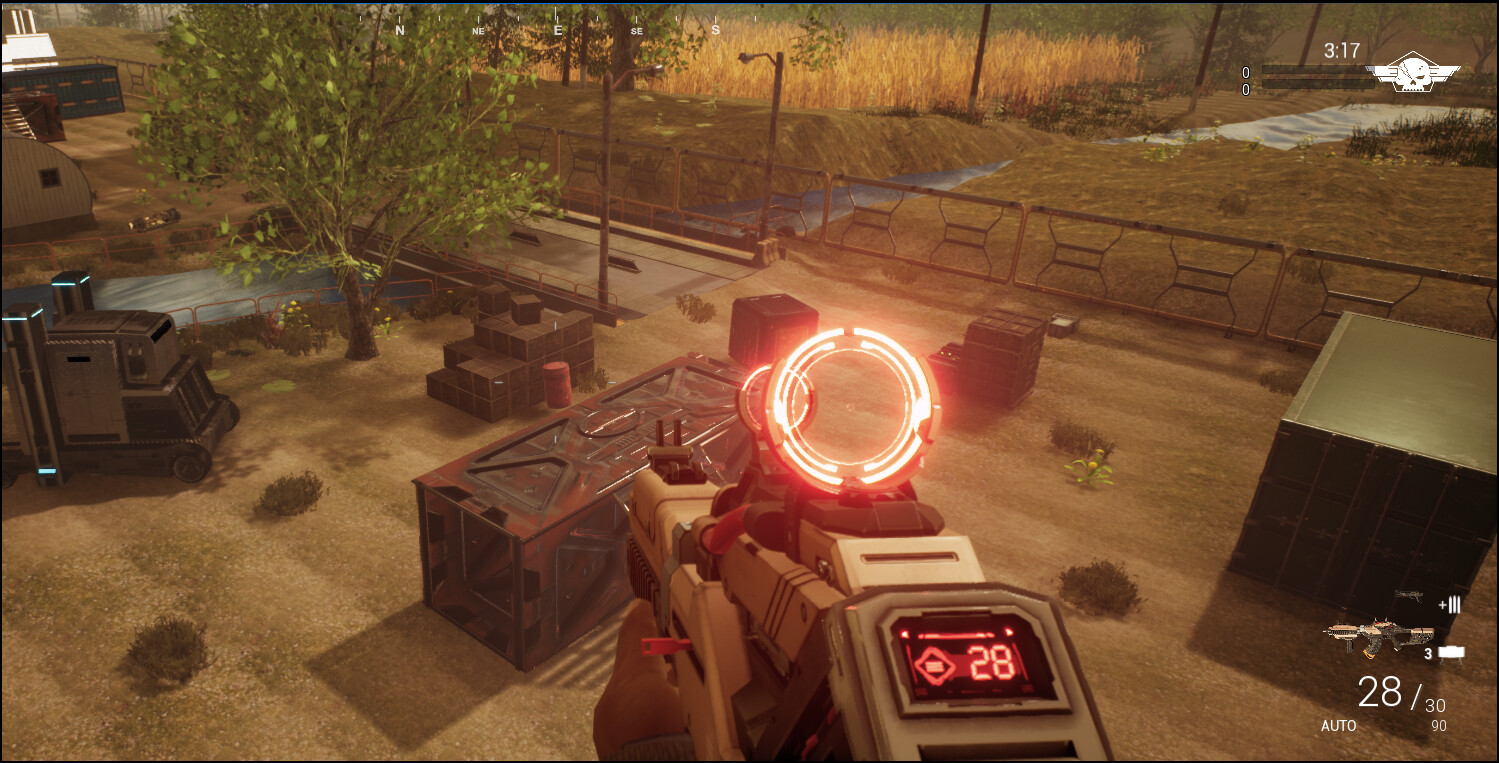Image resolution: width=1499 pixels, height=763 pixels.
Task: Click the magazine capacity number 30
Action: tap(1436, 704)
